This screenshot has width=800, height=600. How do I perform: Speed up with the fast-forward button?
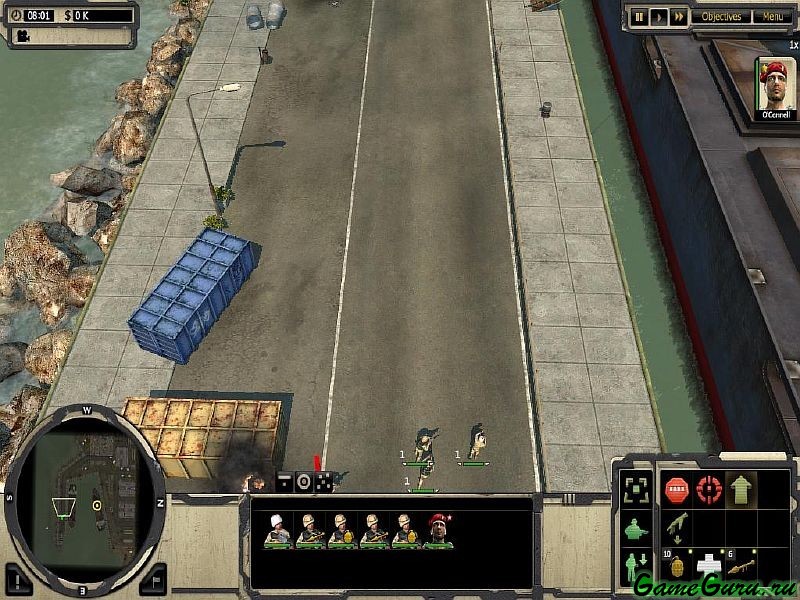[678, 17]
